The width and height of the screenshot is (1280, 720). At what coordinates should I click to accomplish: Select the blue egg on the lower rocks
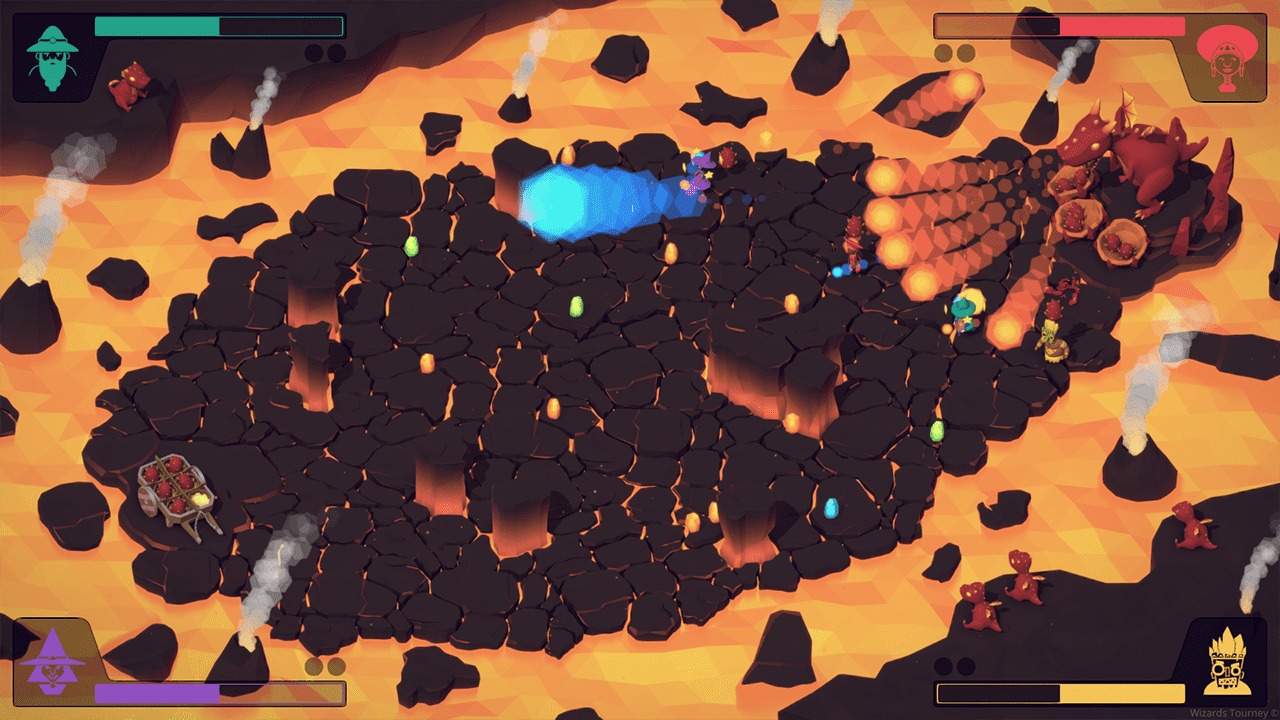pos(832,510)
